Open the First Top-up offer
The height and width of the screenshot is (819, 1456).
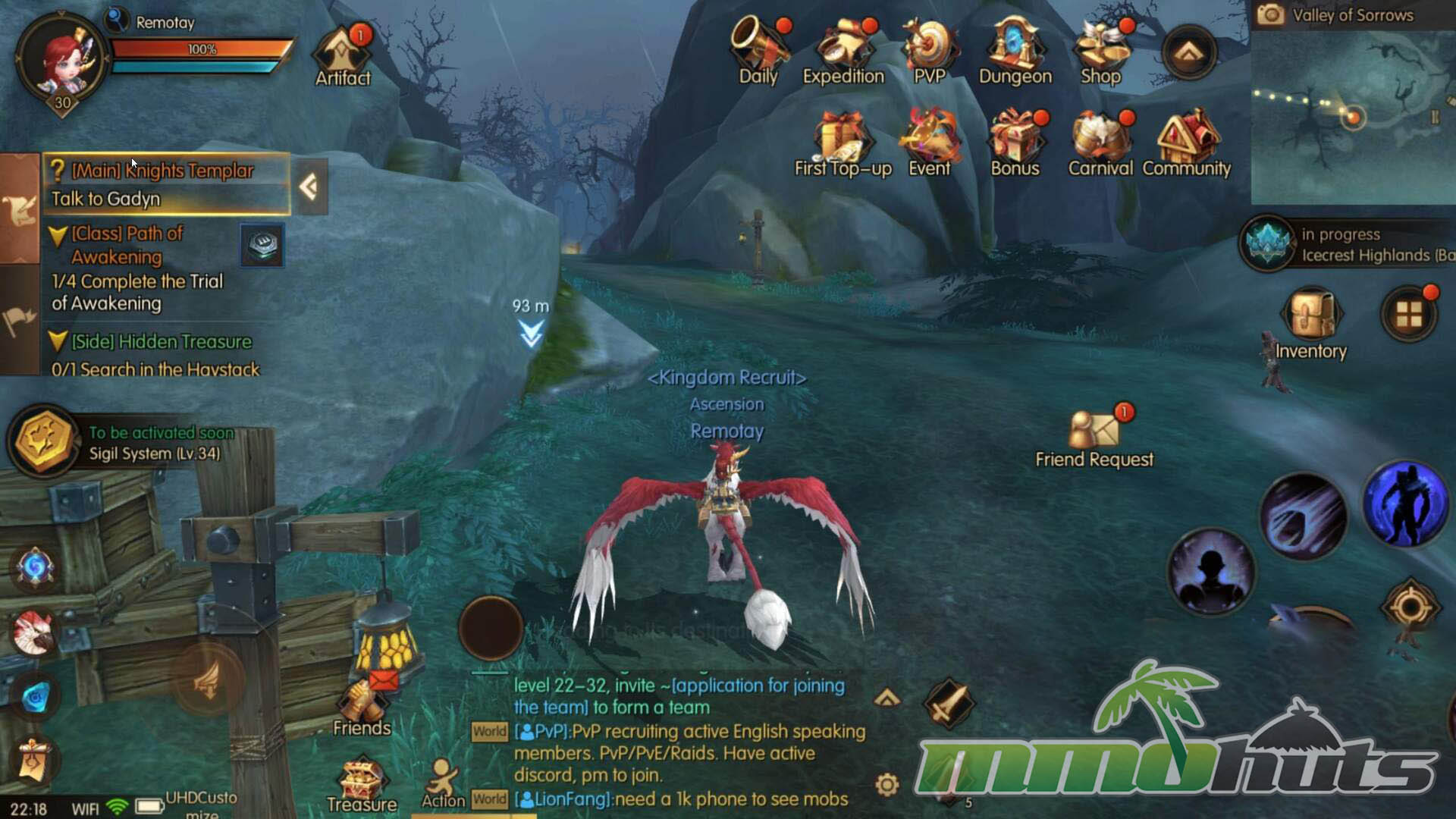pos(843,143)
